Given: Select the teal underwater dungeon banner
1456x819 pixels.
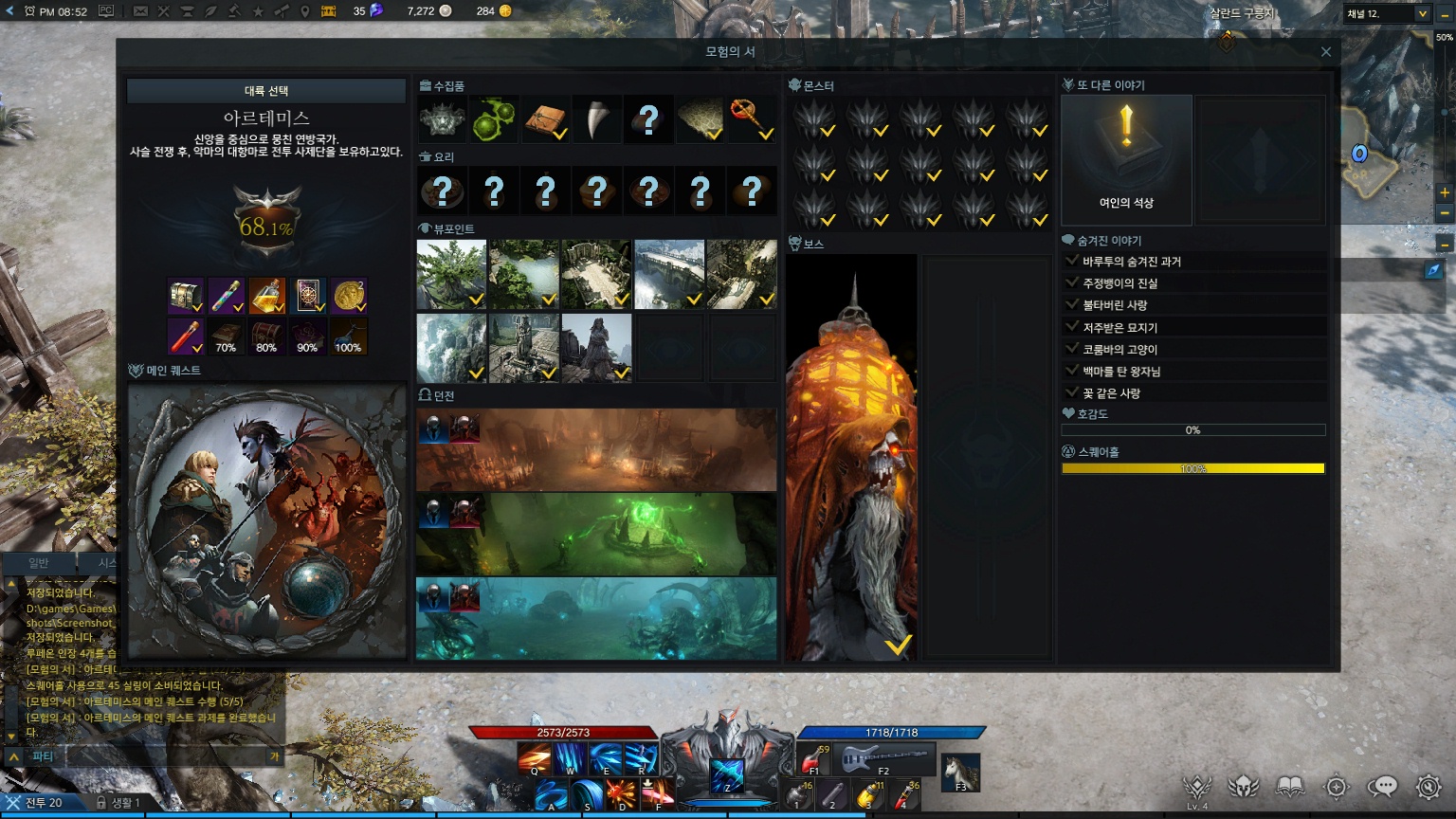Looking at the screenshot, I should point(596,618).
